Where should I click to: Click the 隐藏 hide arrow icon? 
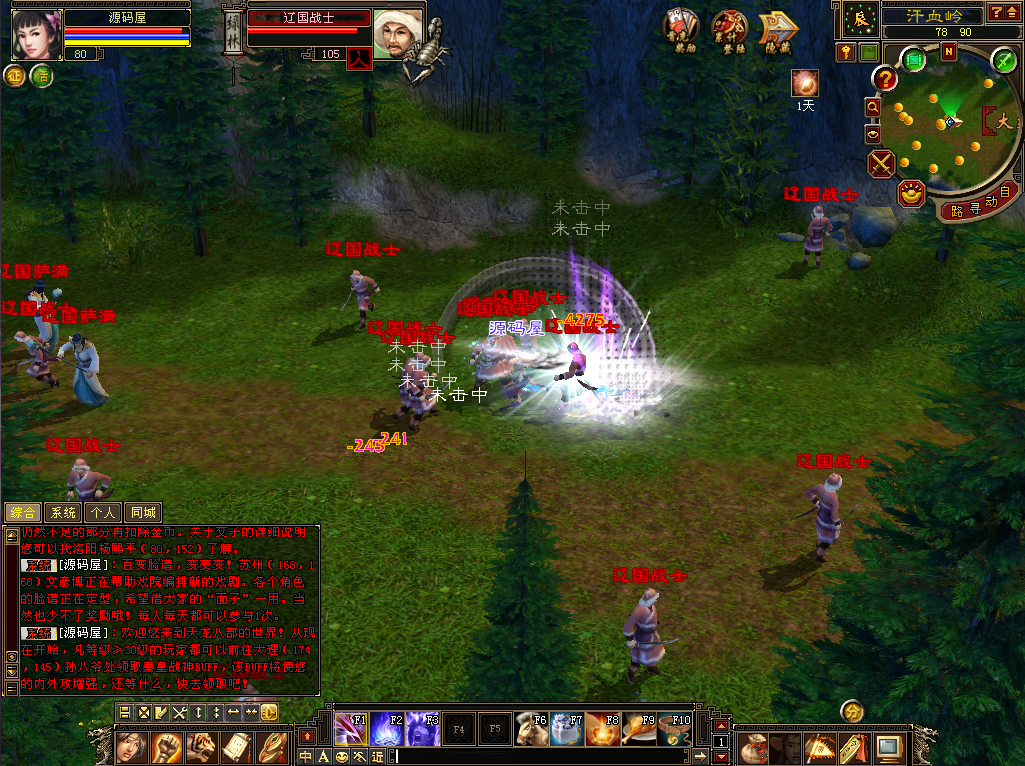point(777,30)
